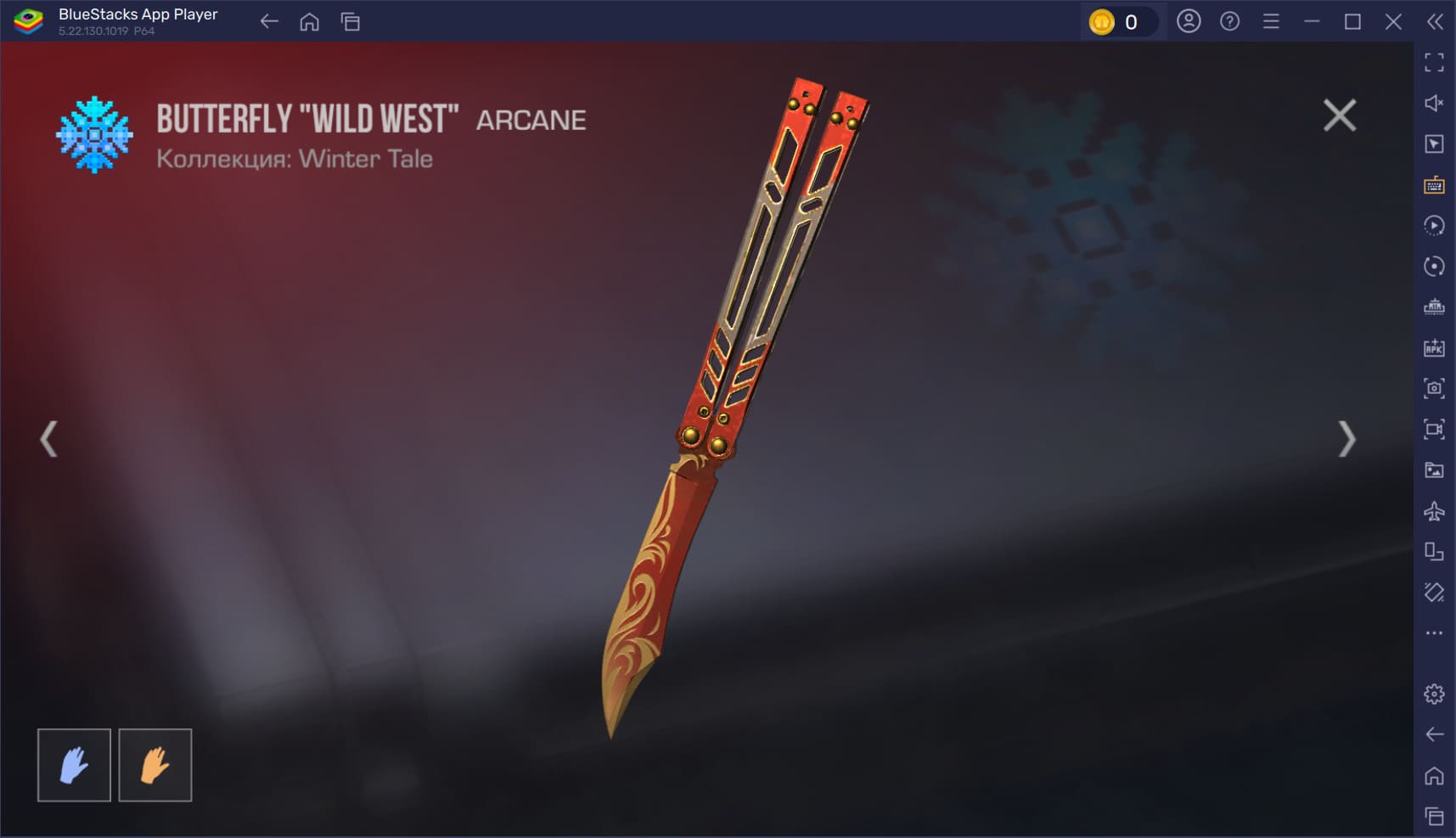The height and width of the screenshot is (838, 1456).
Task: Toggle BlueStacks fullscreen mode
Action: coord(1434,62)
